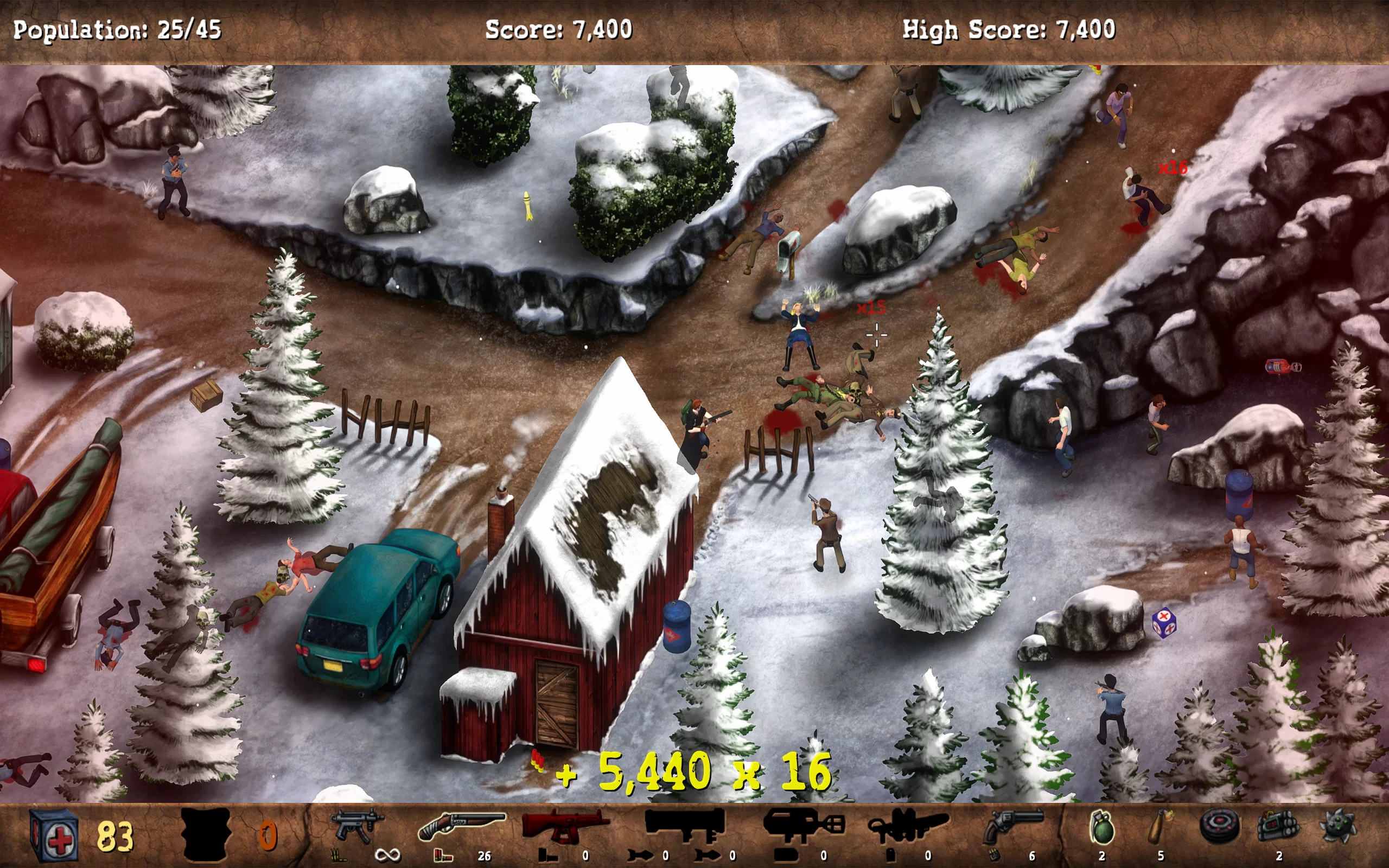Pick the rocket launcher silhouette slot
The height and width of the screenshot is (868, 1389).
pyautogui.click(x=684, y=824)
